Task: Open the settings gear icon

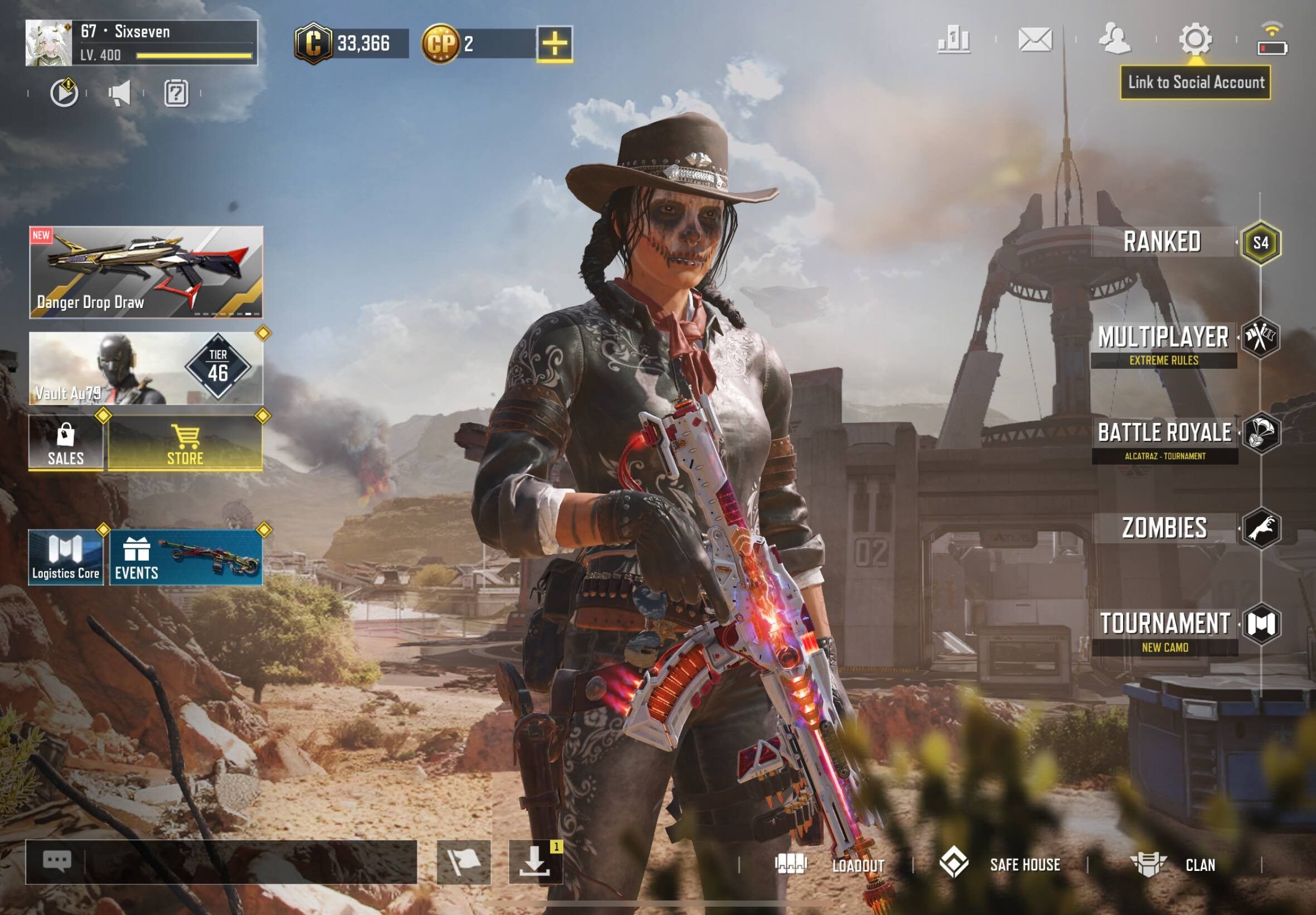Action: point(1195,40)
